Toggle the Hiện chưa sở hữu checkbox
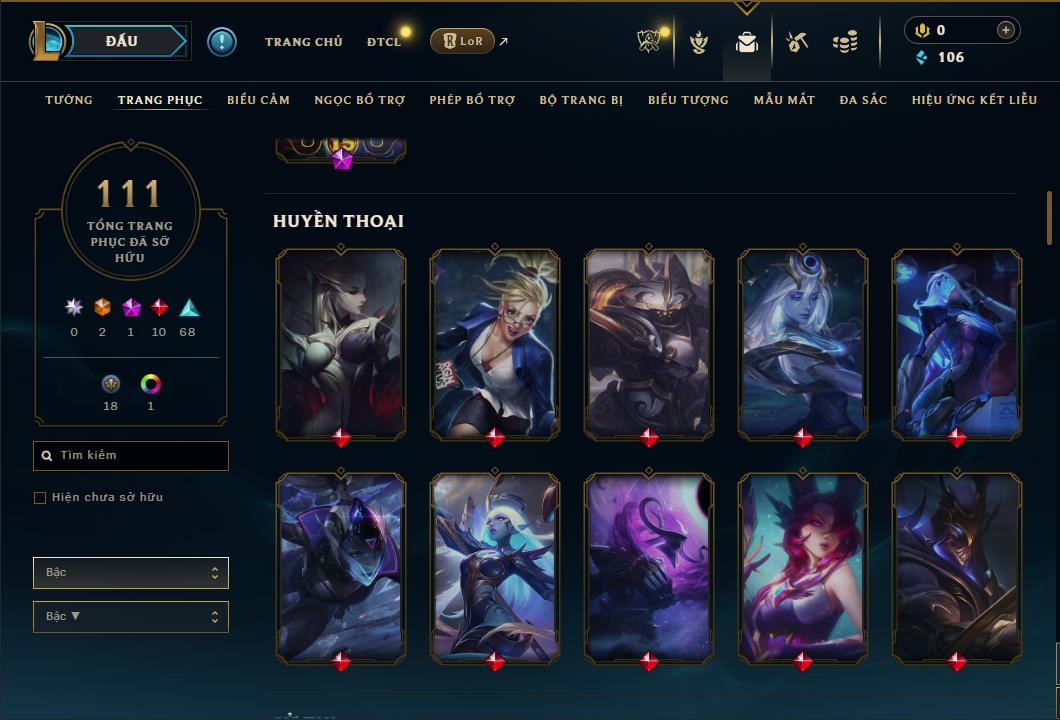1060x720 pixels. pos(40,498)
